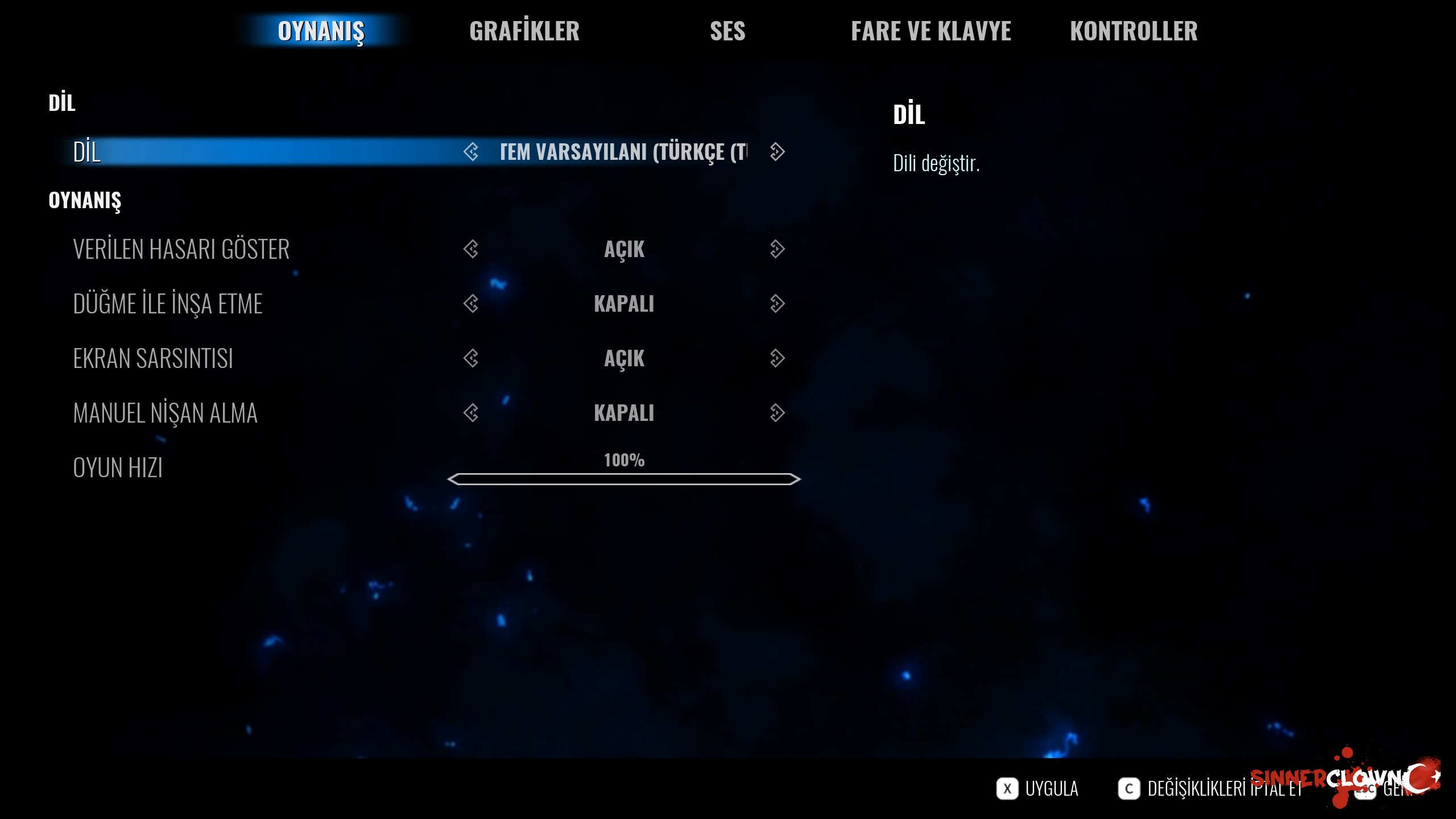Click the left arrow for Dil
1456x819 pixels.
(x=471, y=152)
